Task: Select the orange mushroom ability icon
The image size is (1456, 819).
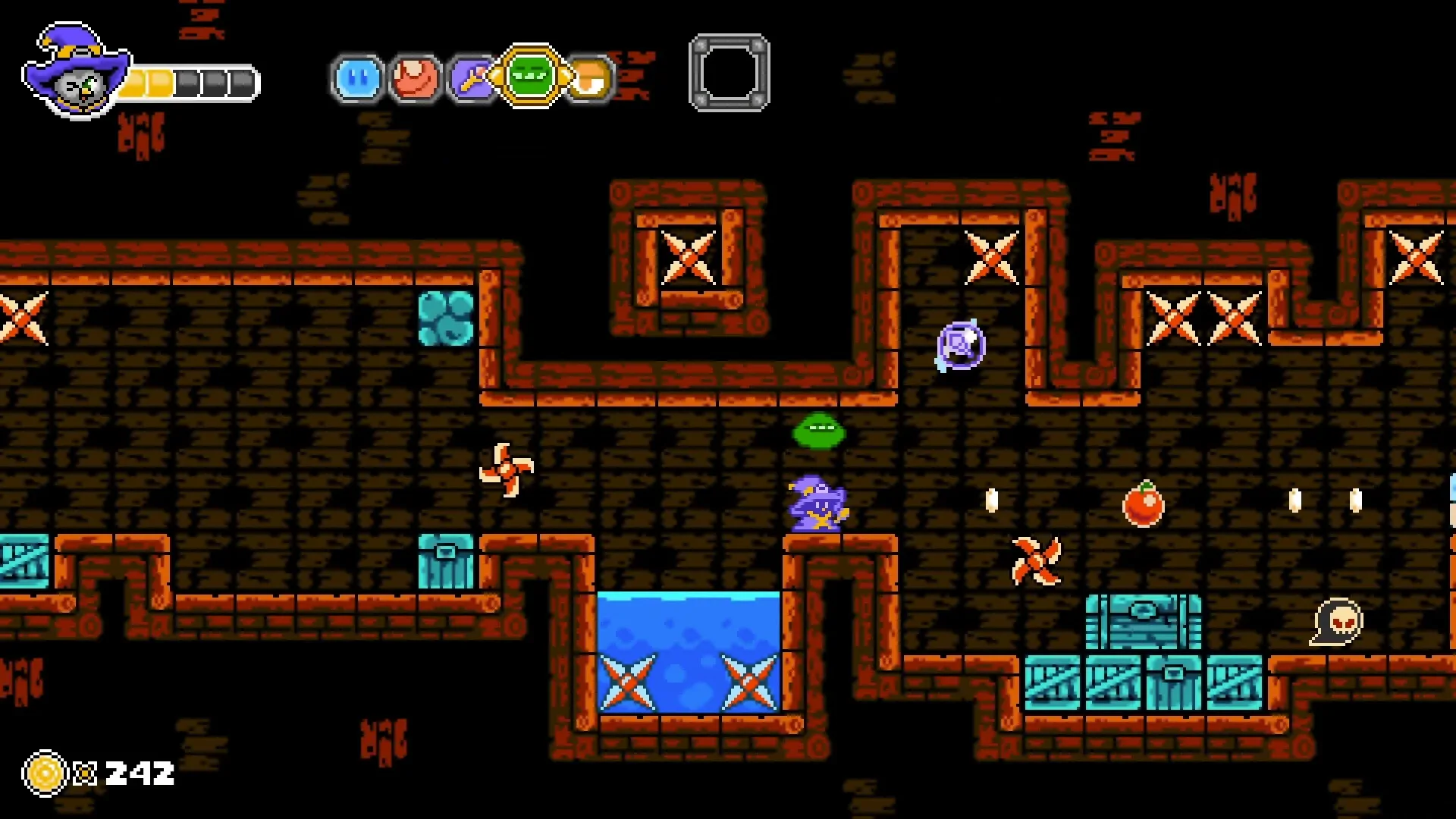Action: (x=589, y=78)
